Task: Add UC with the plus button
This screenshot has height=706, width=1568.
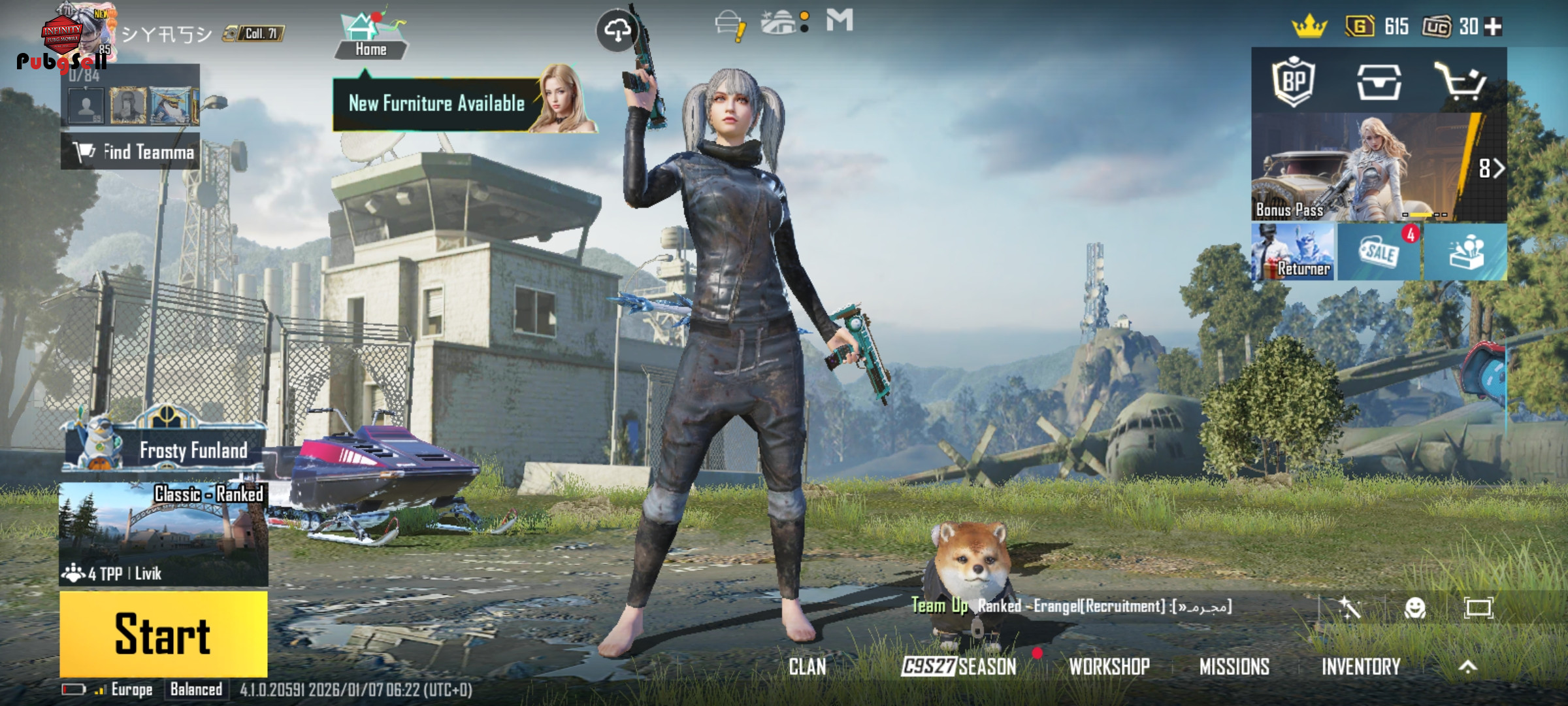Action: (x=1493, y=27)
